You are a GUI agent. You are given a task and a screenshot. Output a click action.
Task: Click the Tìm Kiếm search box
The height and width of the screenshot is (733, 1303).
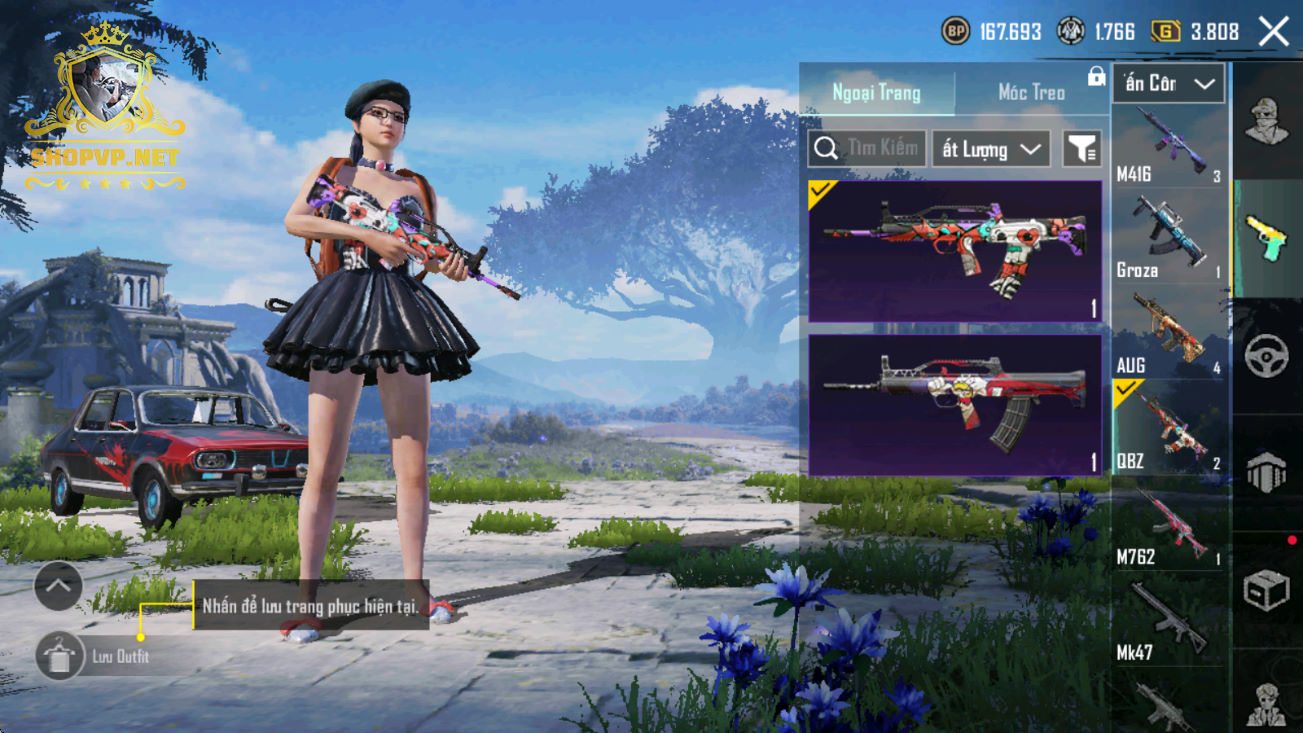866,149
